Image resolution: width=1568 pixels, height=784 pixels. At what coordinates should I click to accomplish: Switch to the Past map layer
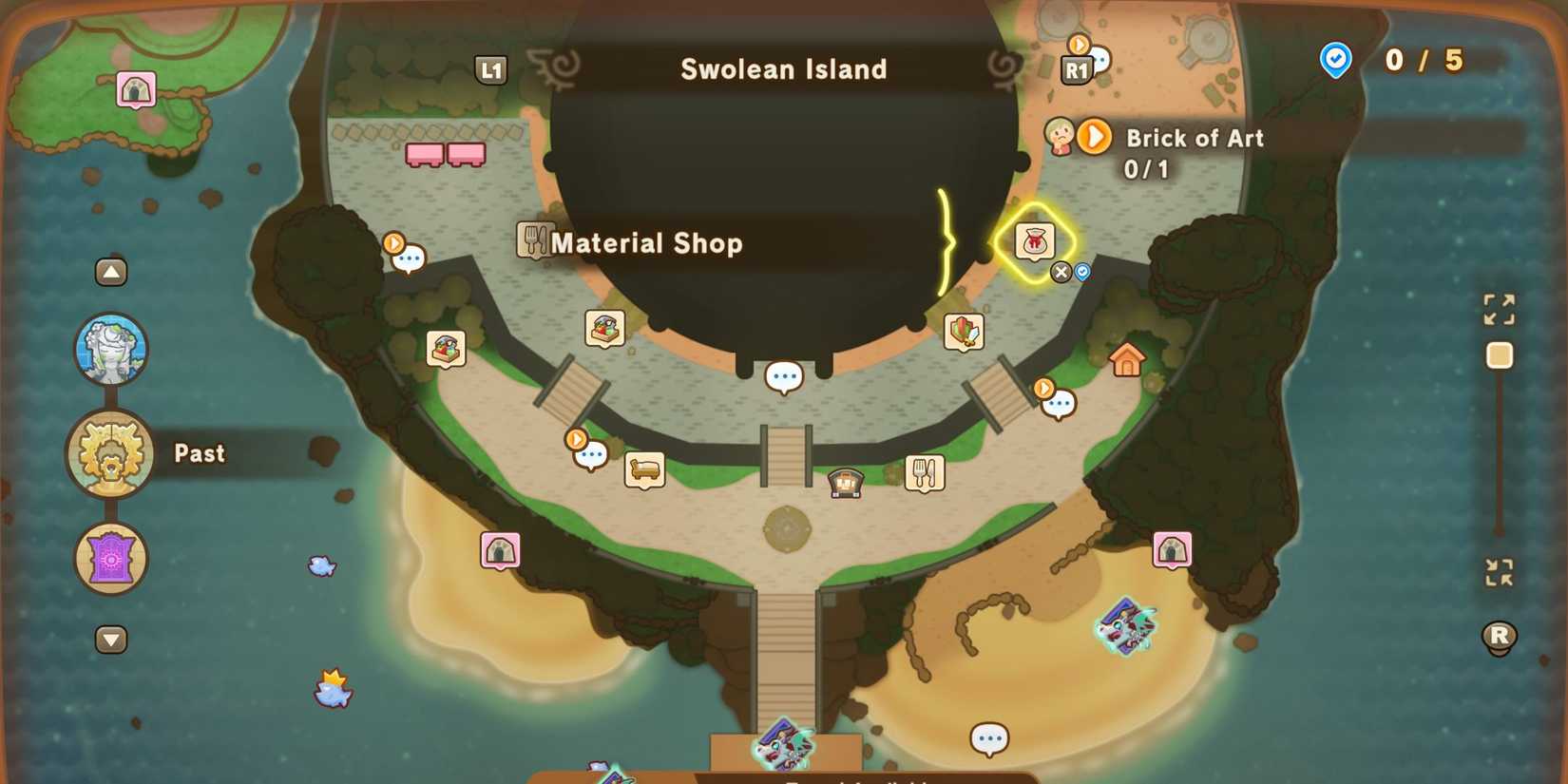tap(111, 453)
